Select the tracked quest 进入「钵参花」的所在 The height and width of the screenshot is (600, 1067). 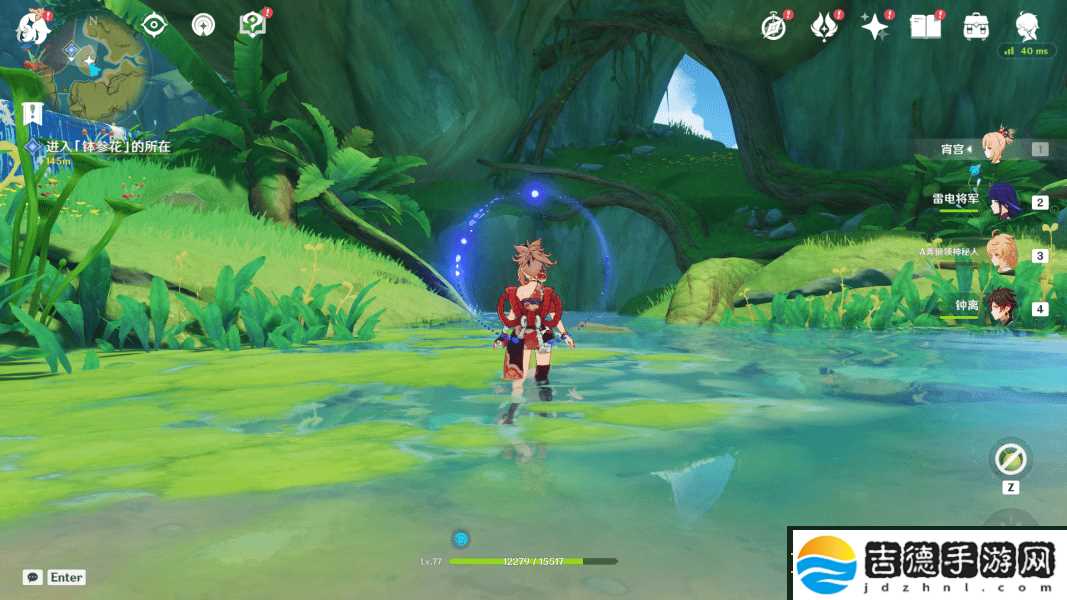108,147
